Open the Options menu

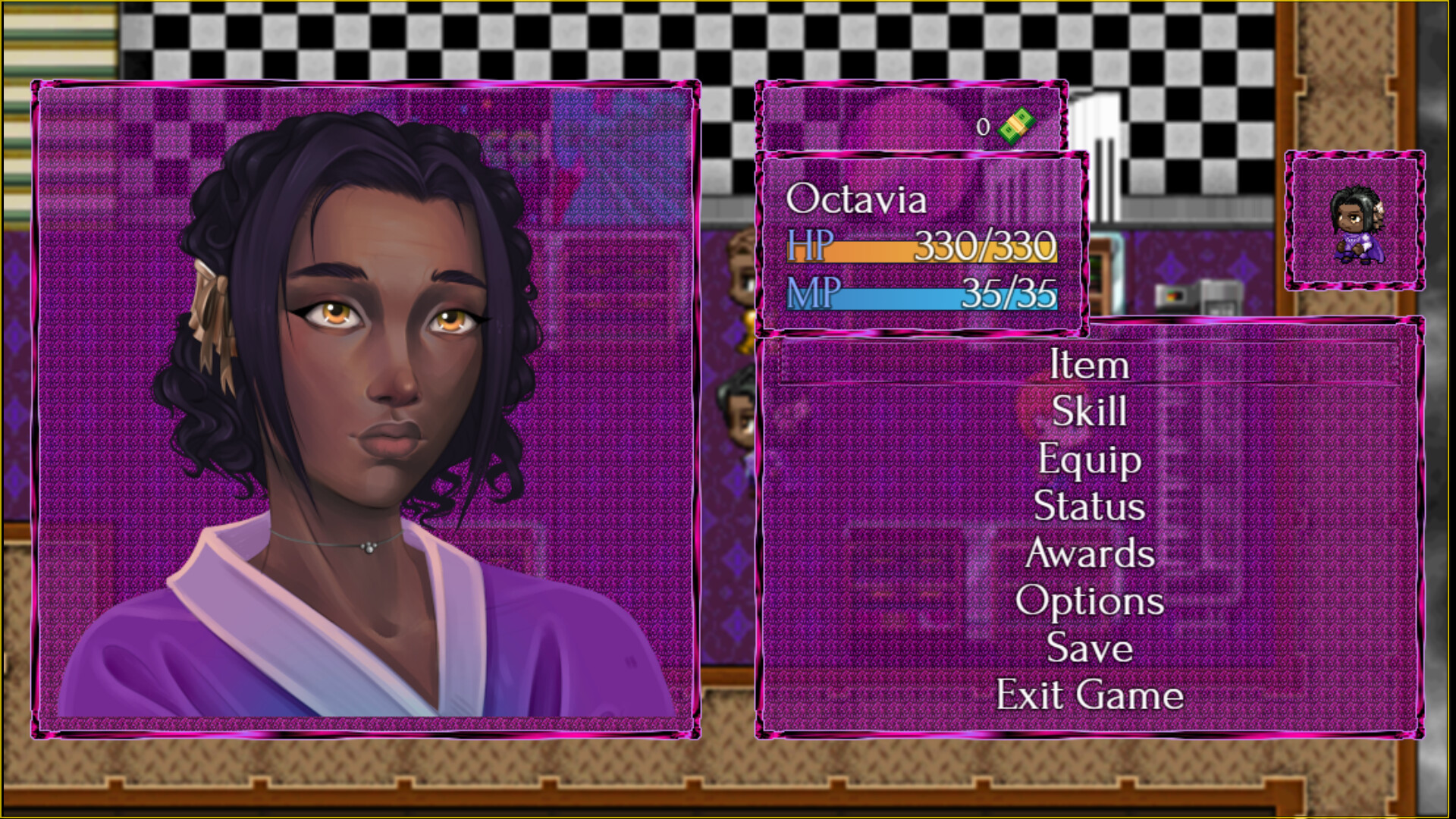1090,601
